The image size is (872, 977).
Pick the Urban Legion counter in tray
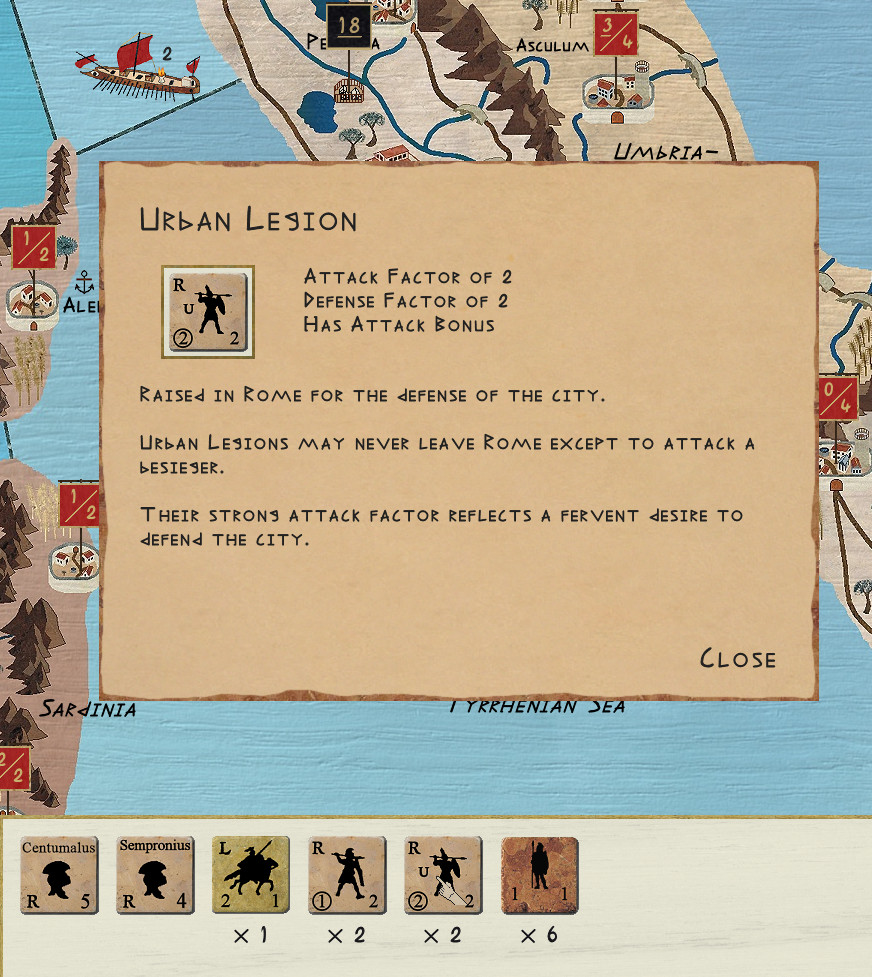(443, 876)
